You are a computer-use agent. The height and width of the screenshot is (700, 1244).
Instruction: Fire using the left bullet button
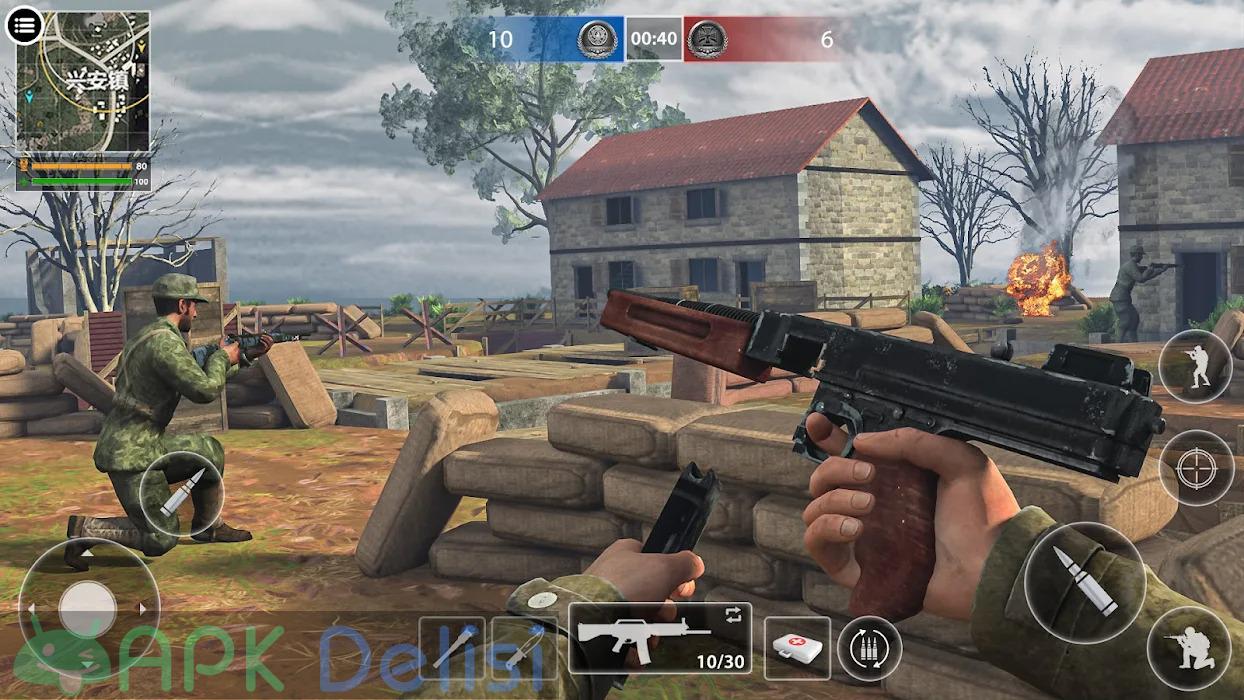(180, 494)
